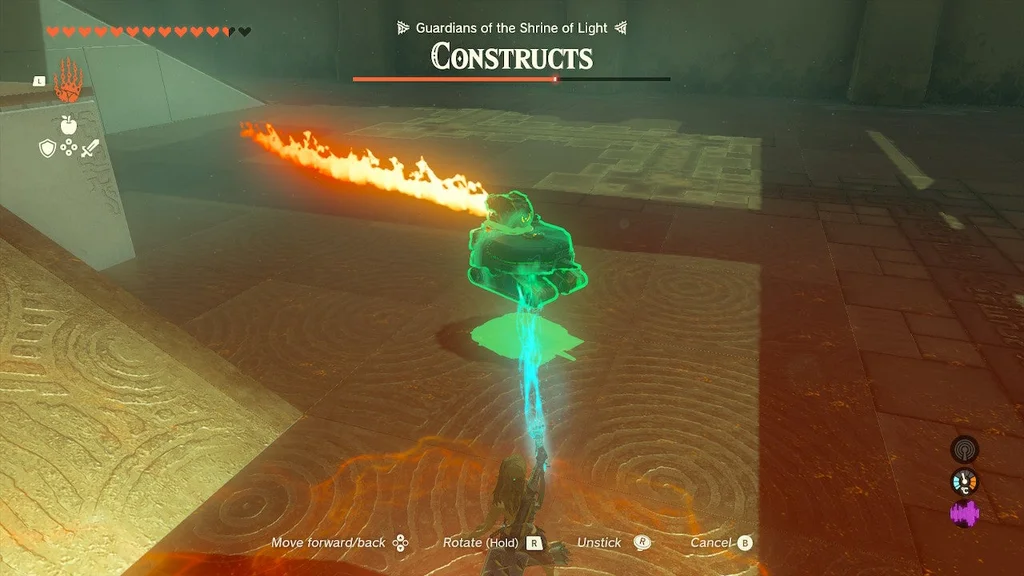This screenshot has height=576, width=1024.
Task: Click the Sheikah sensor signal icon
Action: point(964,450)
